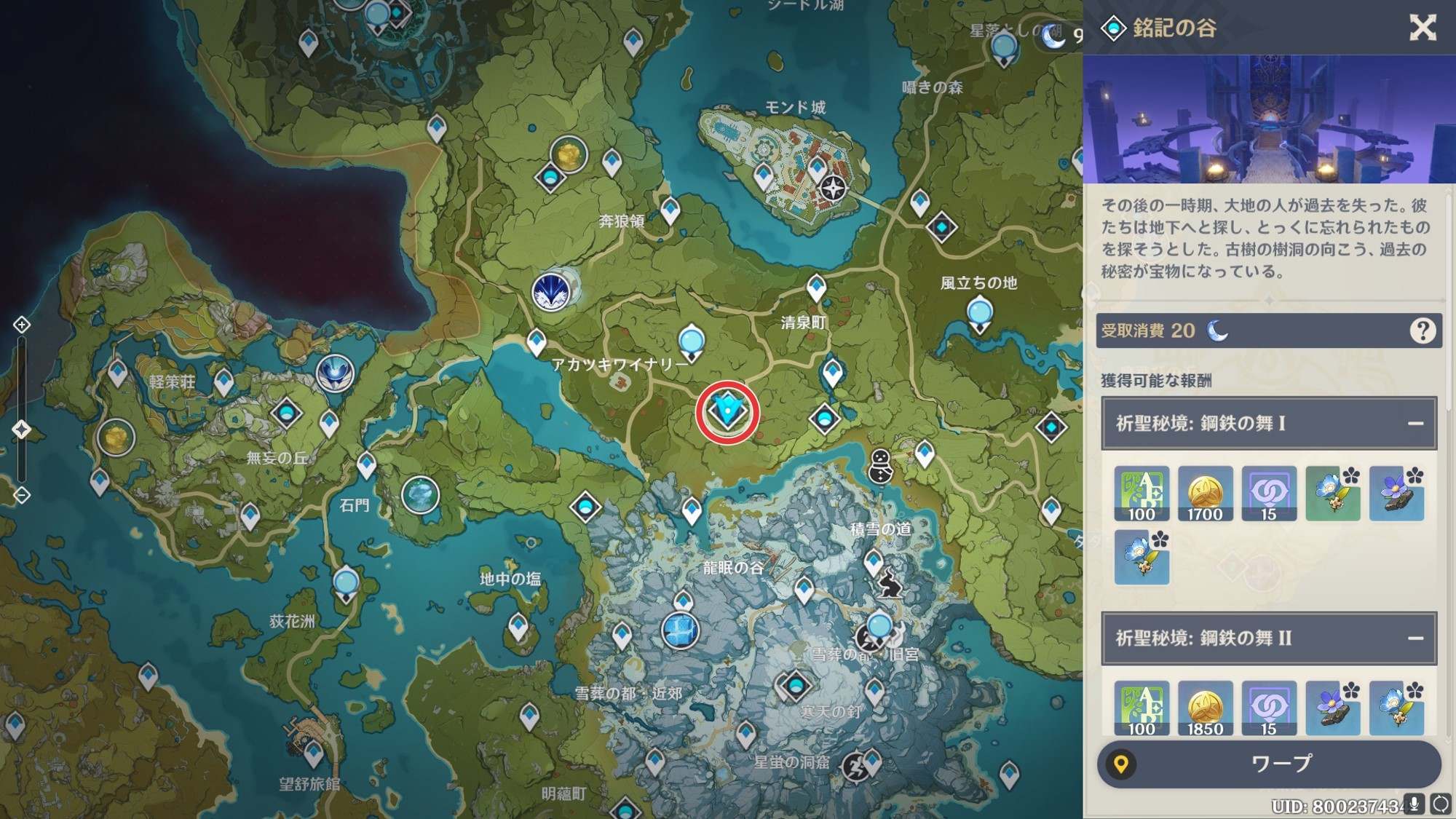Select the rabbit-shaped marker near 積雪の道
Screen dimensions: 1456x819
(888, 584)
